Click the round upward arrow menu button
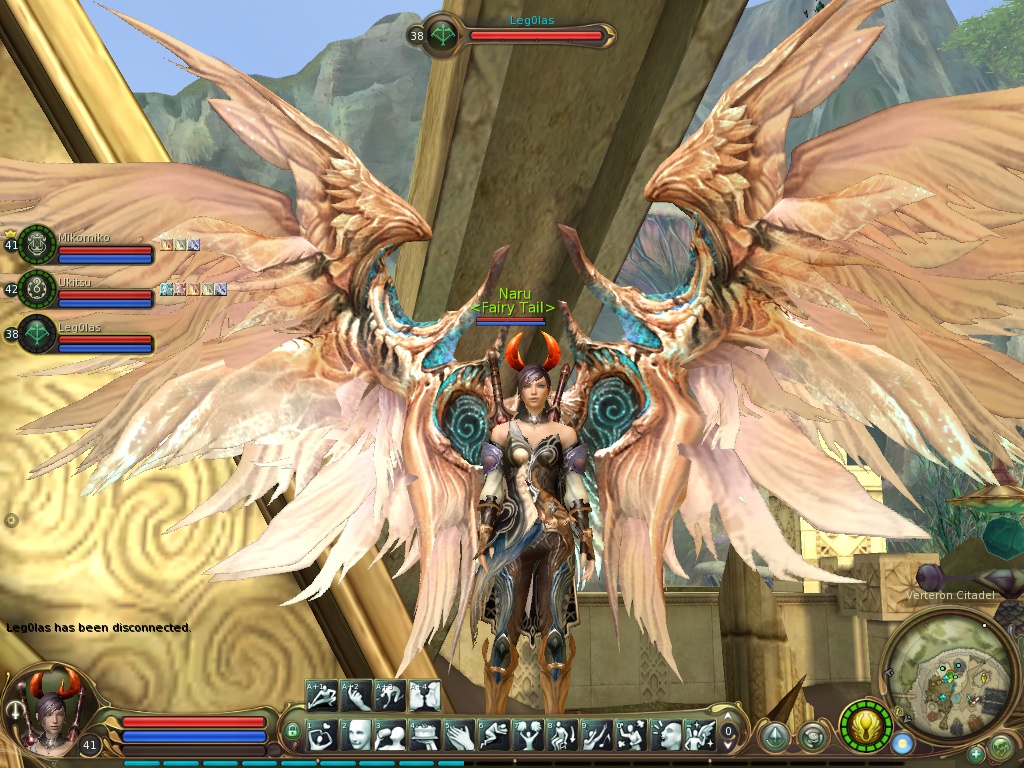Viewport: 1024px width, 768px height. pos(774,737)
